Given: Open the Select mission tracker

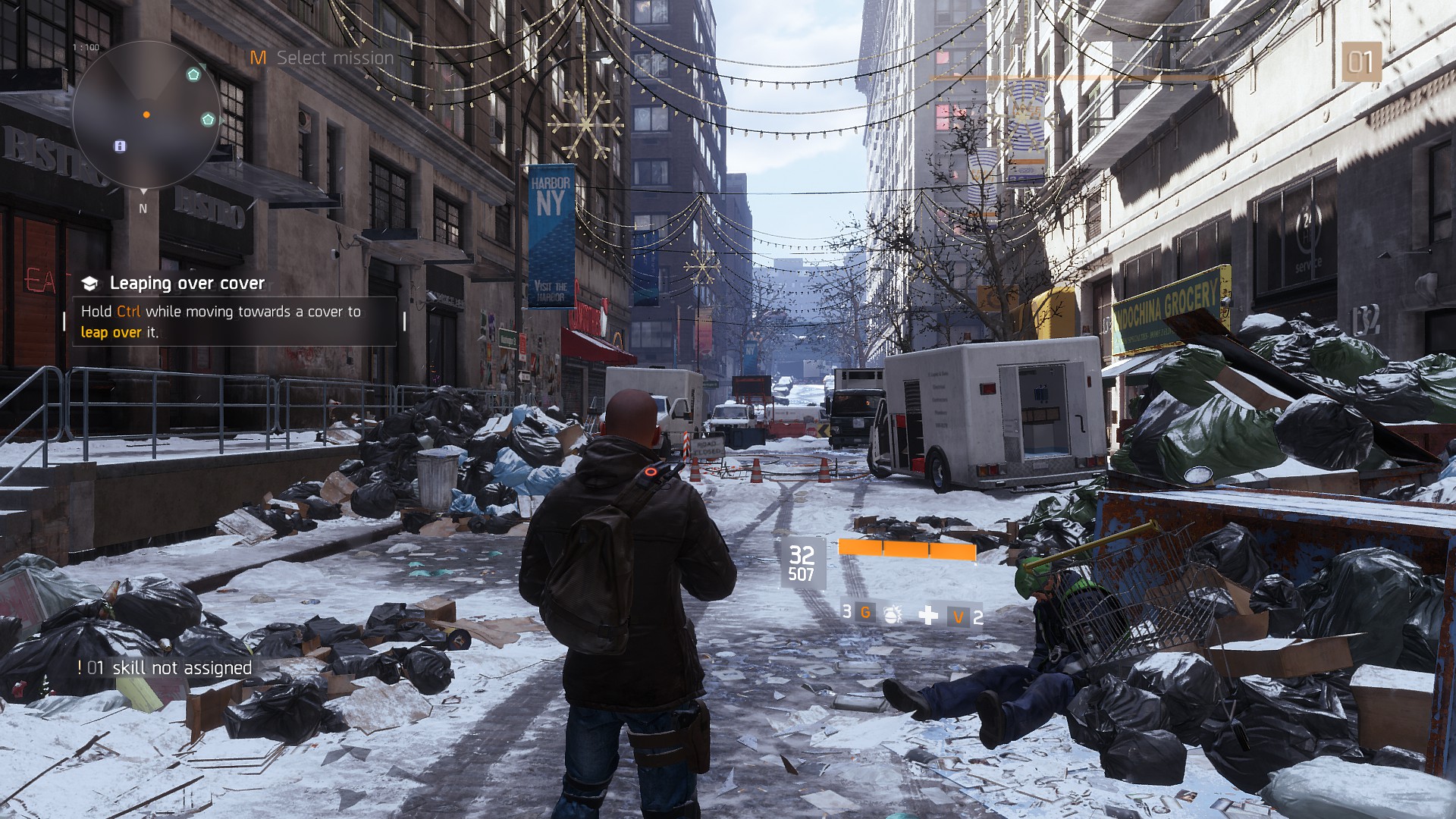Looking at the screenshot, I should (323, 58).
